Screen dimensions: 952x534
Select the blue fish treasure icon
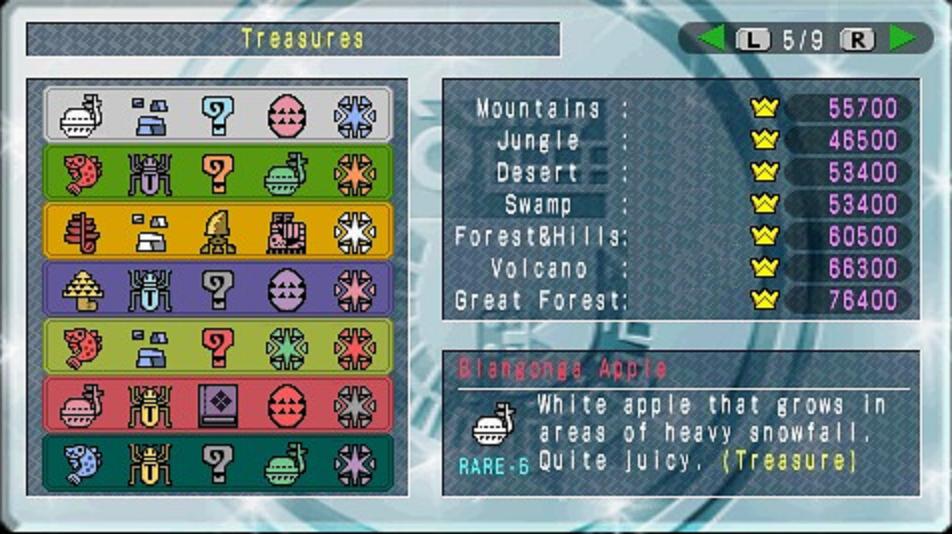[x=82, y=464]
